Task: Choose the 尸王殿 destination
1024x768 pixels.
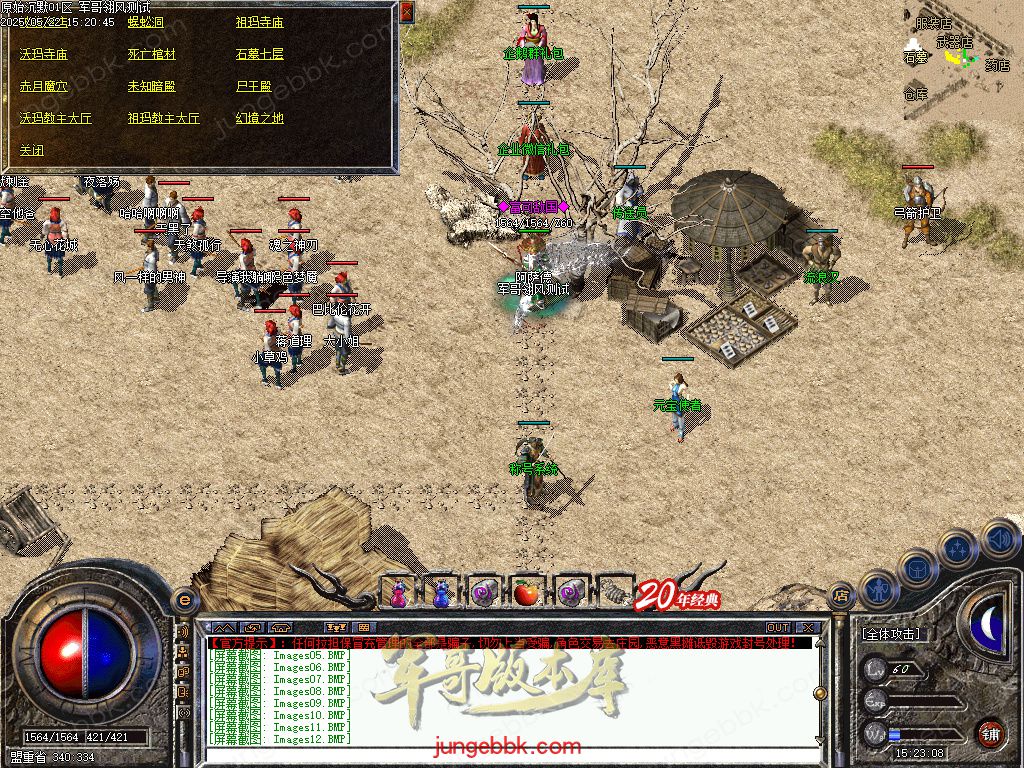Action: 253,86
